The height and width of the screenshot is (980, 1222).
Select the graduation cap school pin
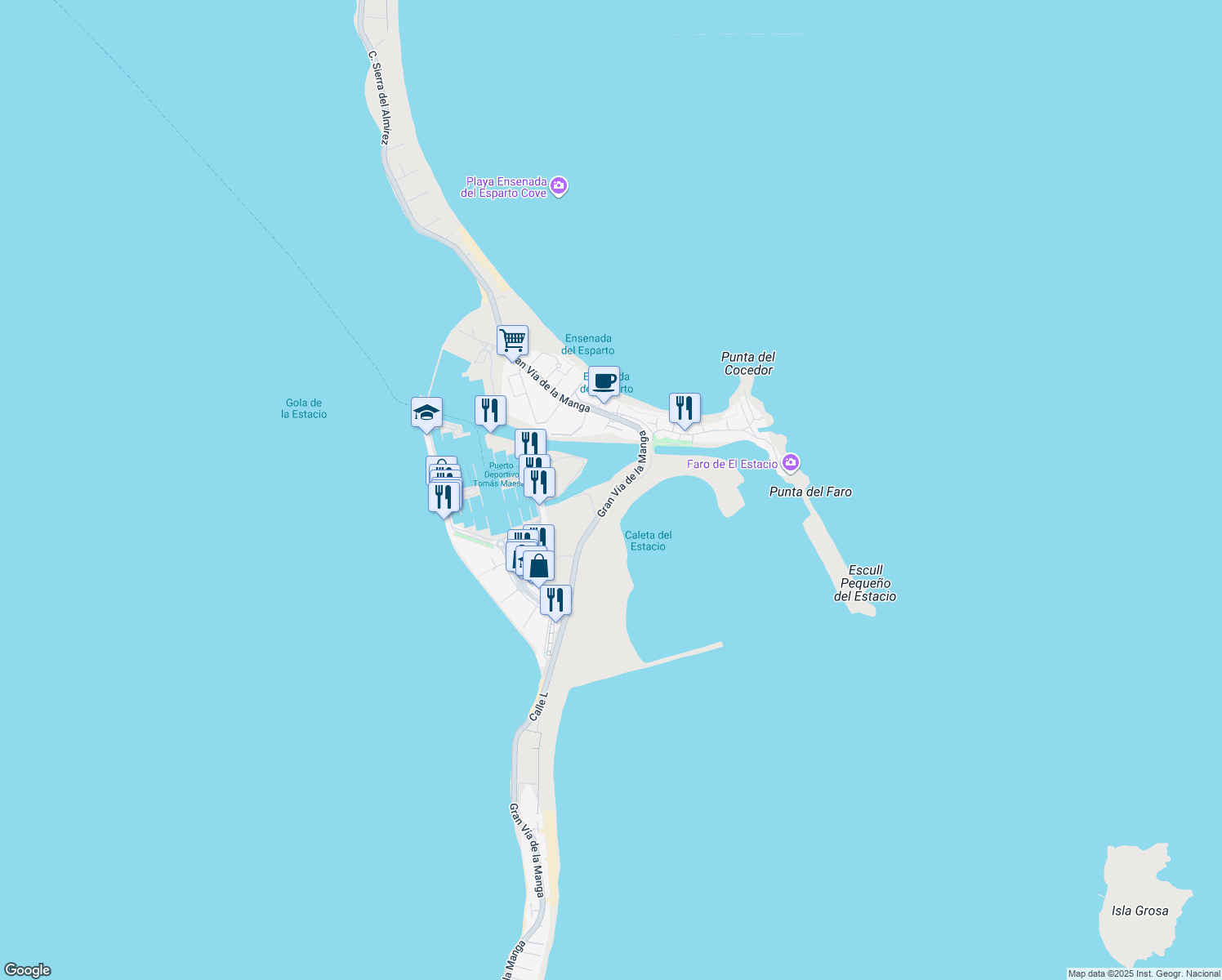pos(426,412)
